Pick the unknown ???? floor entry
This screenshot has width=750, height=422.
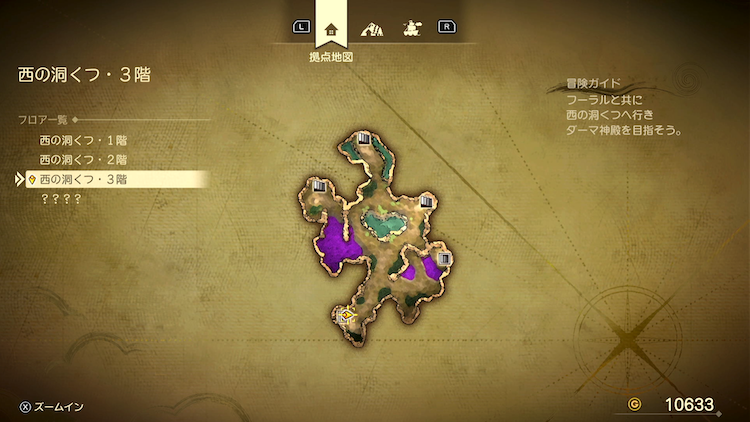[x=60, y=199]
